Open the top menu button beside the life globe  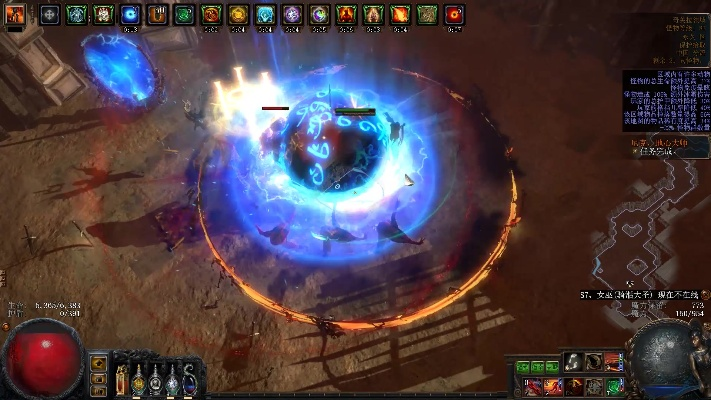point(98,363)
